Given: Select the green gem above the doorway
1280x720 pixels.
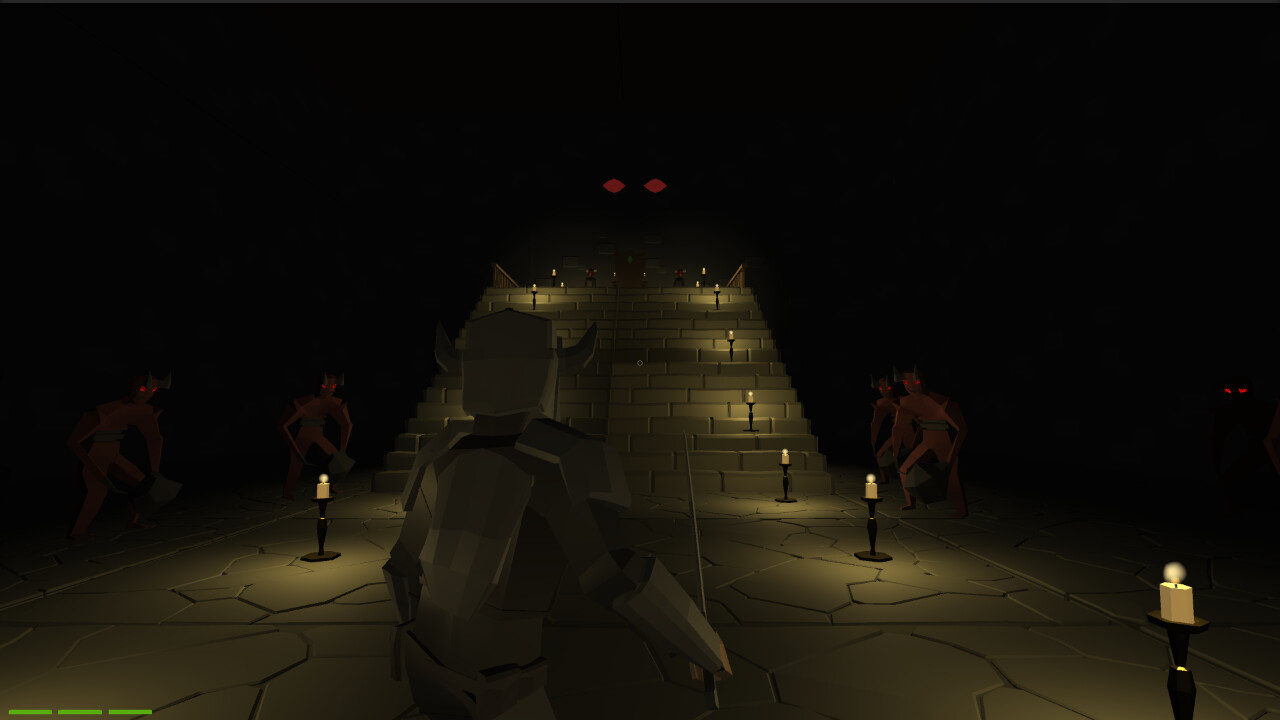Looking at the screenshot, I should pyautogui.click(x=631, y=260).
